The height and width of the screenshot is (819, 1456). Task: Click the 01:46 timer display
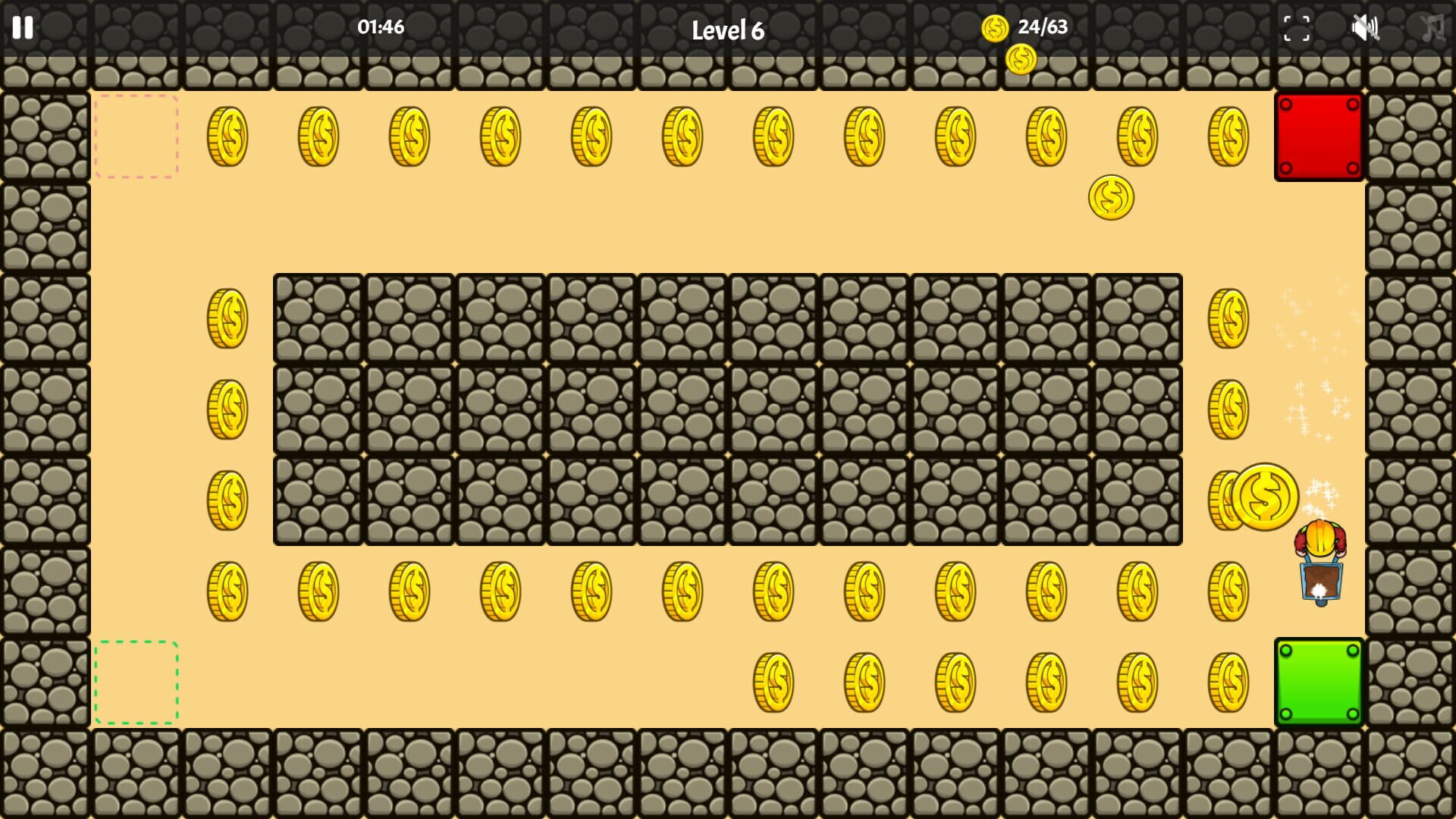[379, 28]
